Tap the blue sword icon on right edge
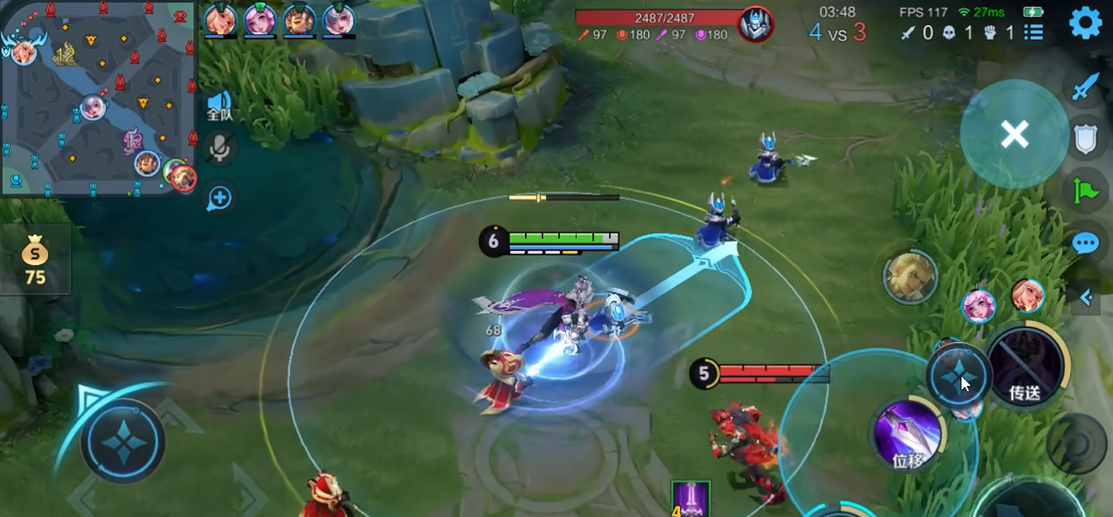1113x517 pixels. (x=1085, y=88)
